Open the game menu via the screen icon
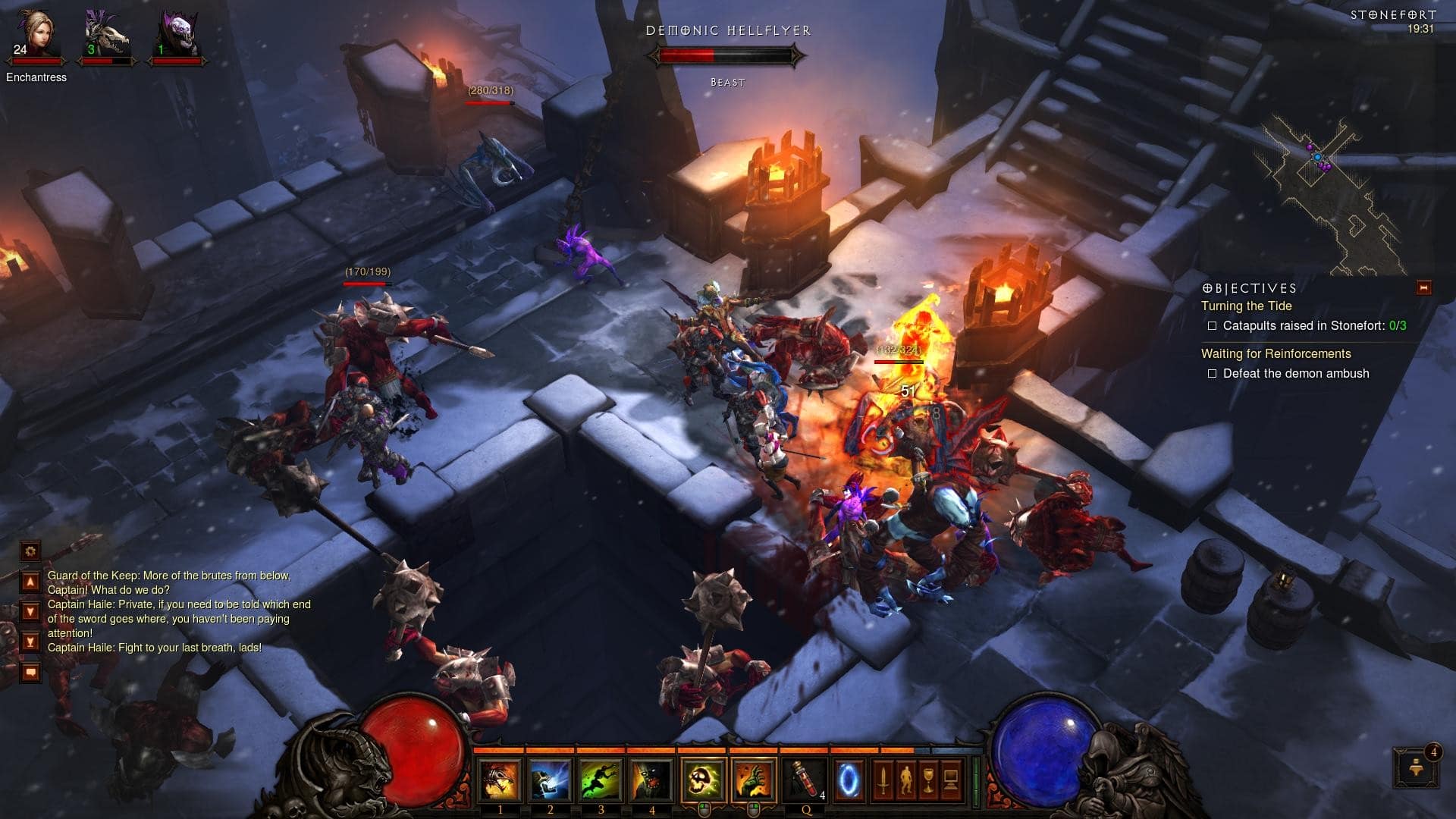This screenshot has height=819, width=1456. [x=952, y=782]
